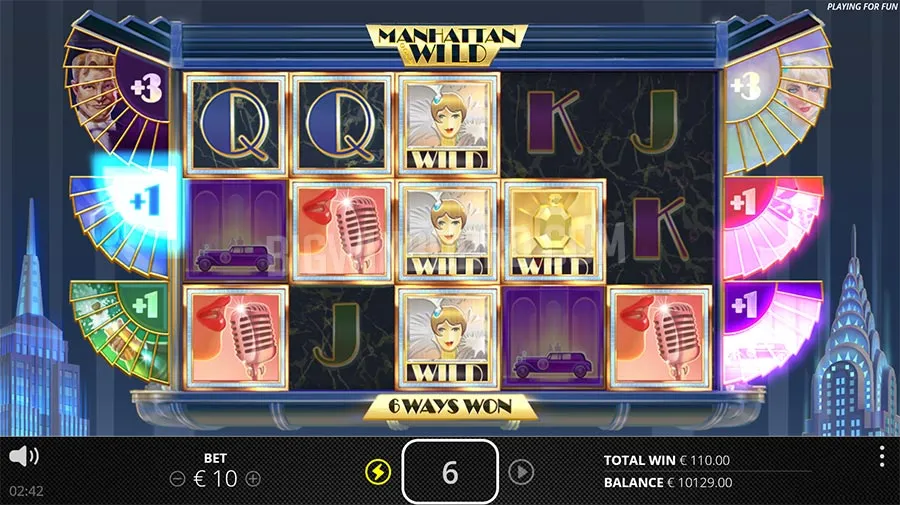The width and height of the screenshot is (900, 505).
Task: Open the three-dot options menu
Action: point(881,457)
